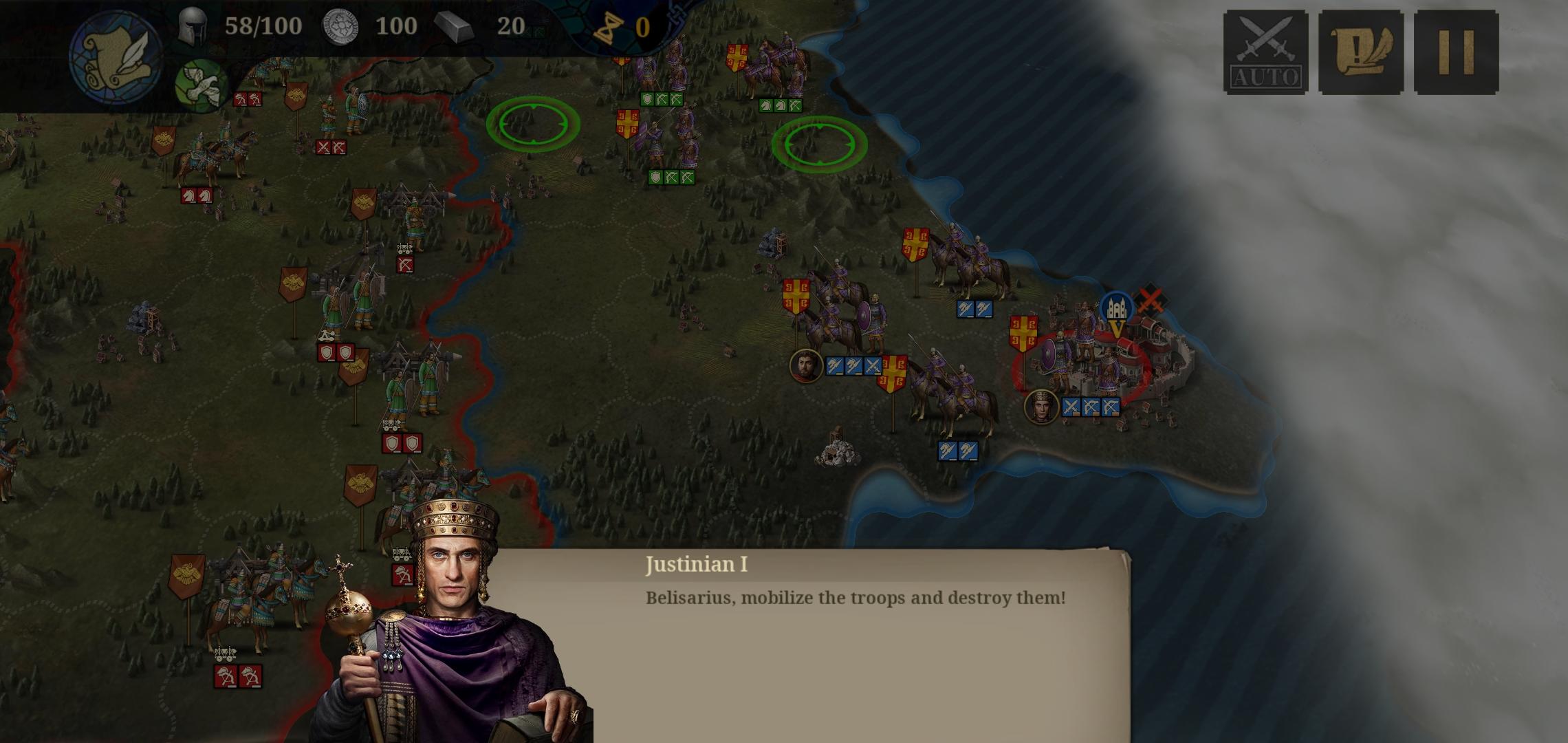Click the hourglass turn indicator

(608, 26)
